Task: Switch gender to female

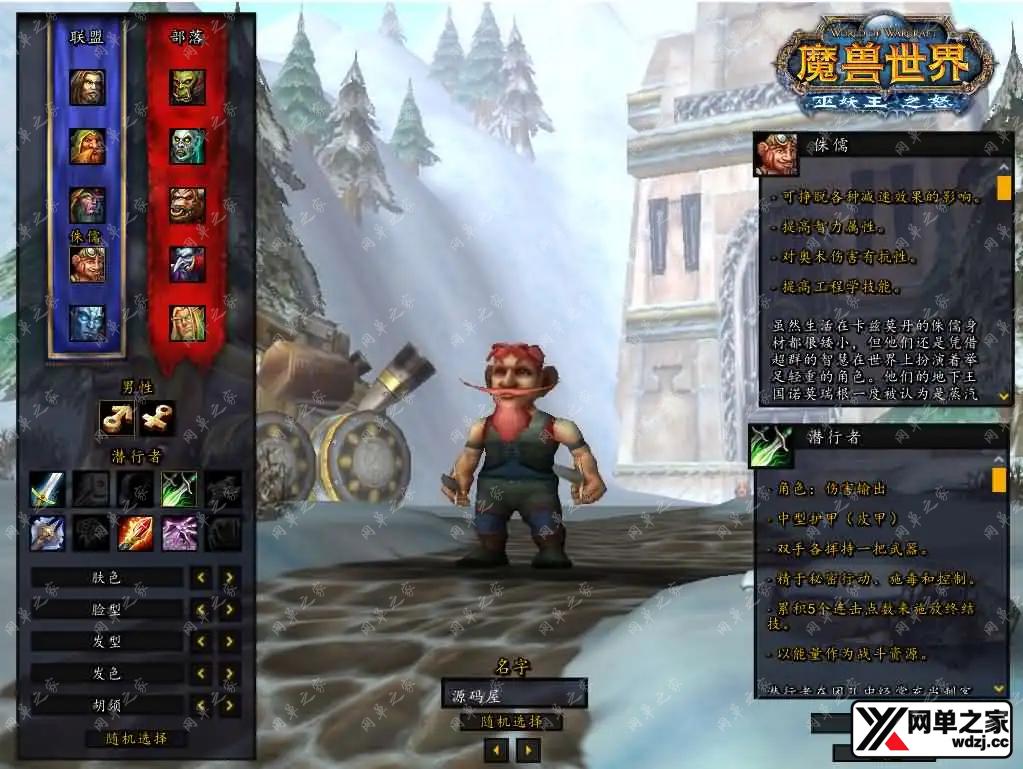Action: click(x=157, y=418)
